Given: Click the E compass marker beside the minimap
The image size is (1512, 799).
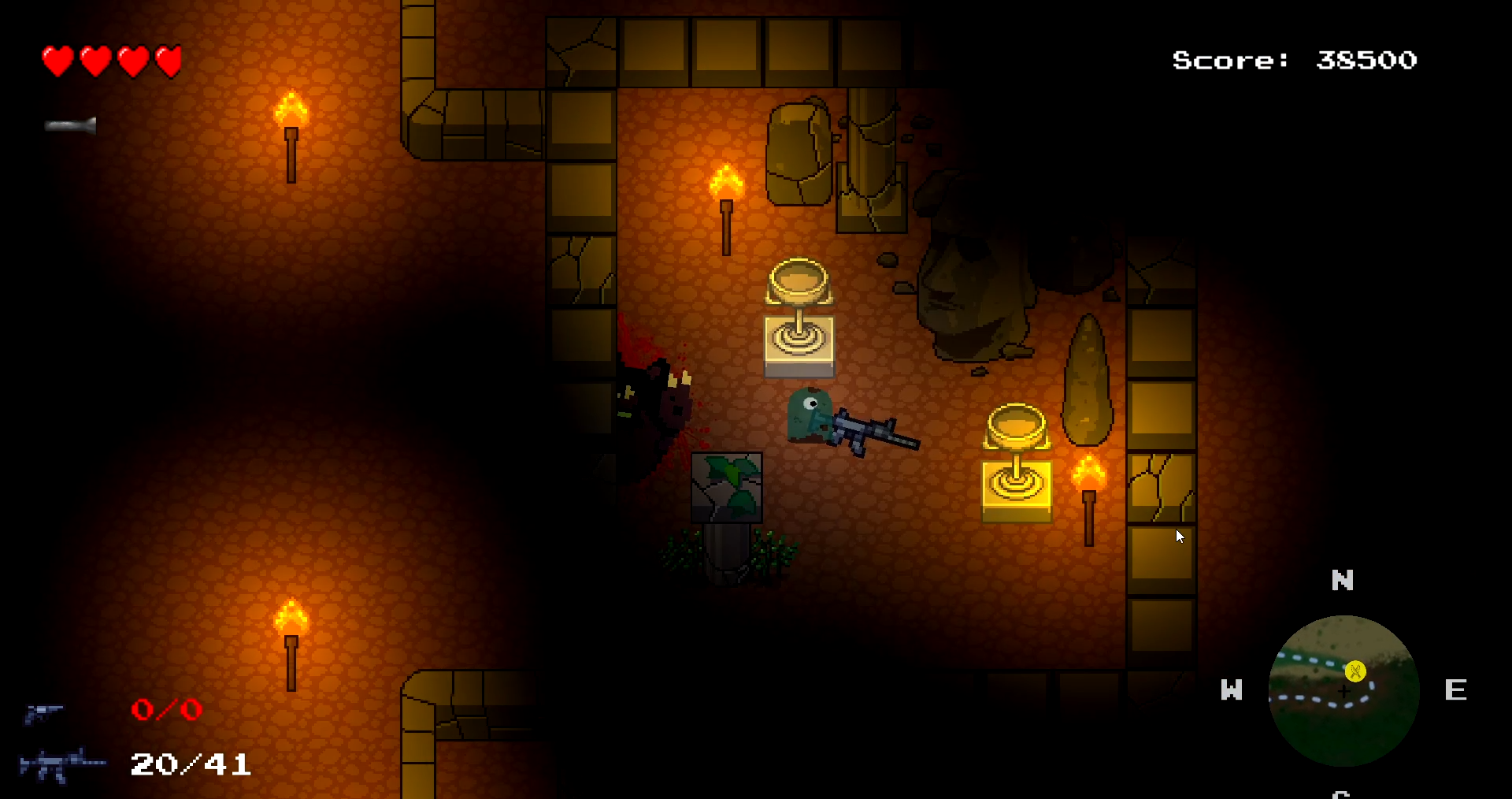Looking at the screenshot, I should click(x=1456, y=689).
